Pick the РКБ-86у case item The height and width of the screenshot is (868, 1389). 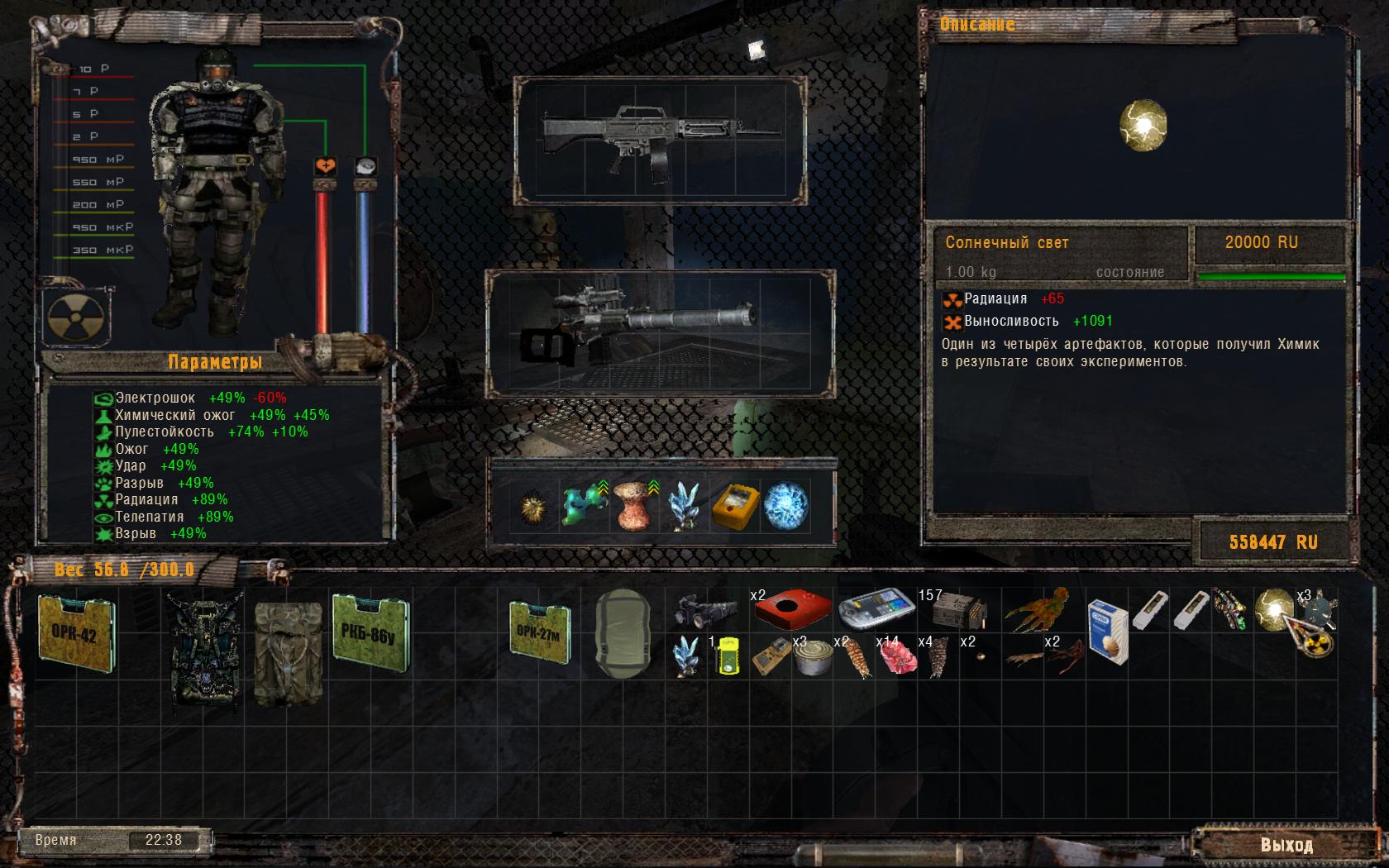point(370,628)
